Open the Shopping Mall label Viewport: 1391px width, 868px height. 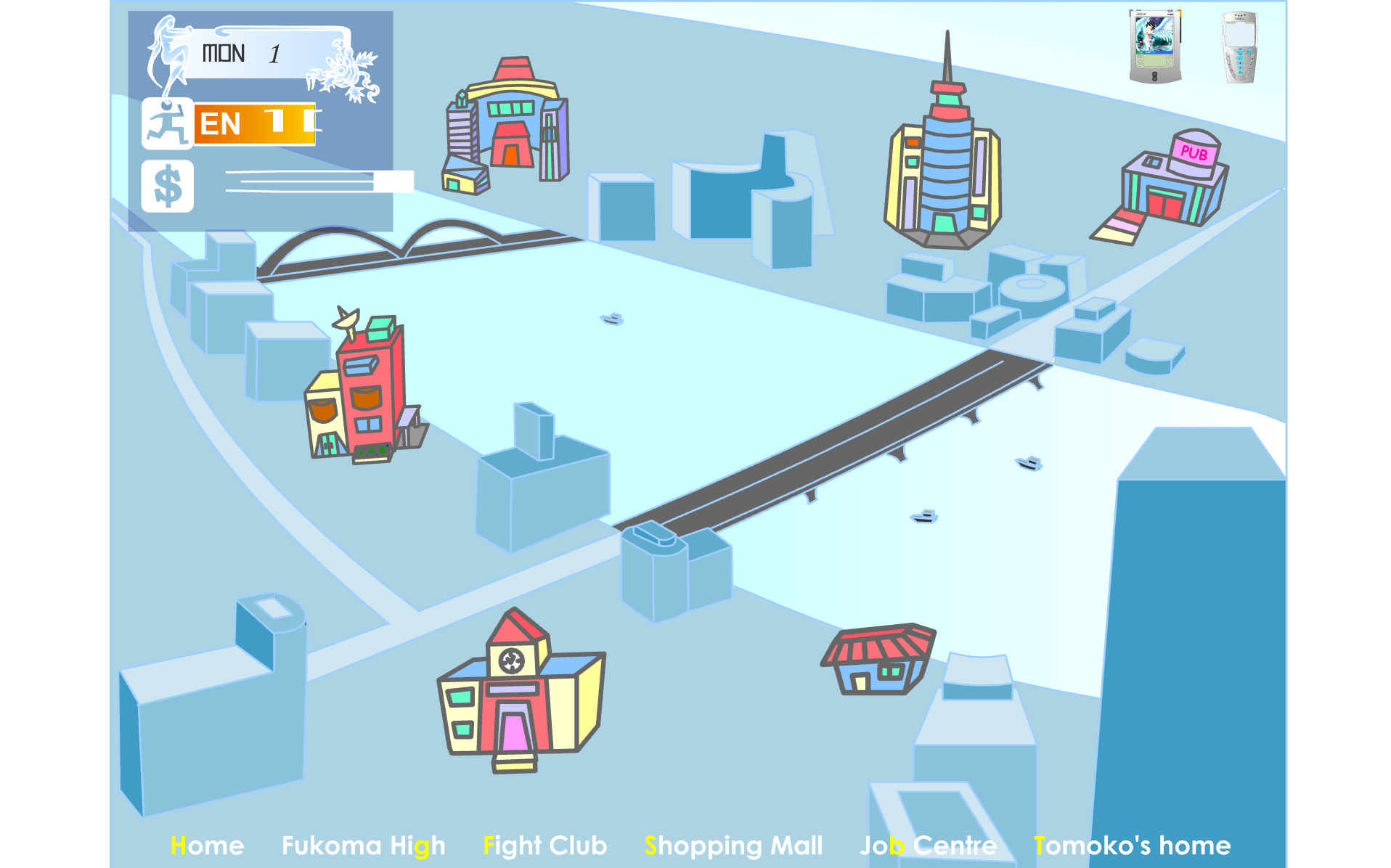(733, 846)
